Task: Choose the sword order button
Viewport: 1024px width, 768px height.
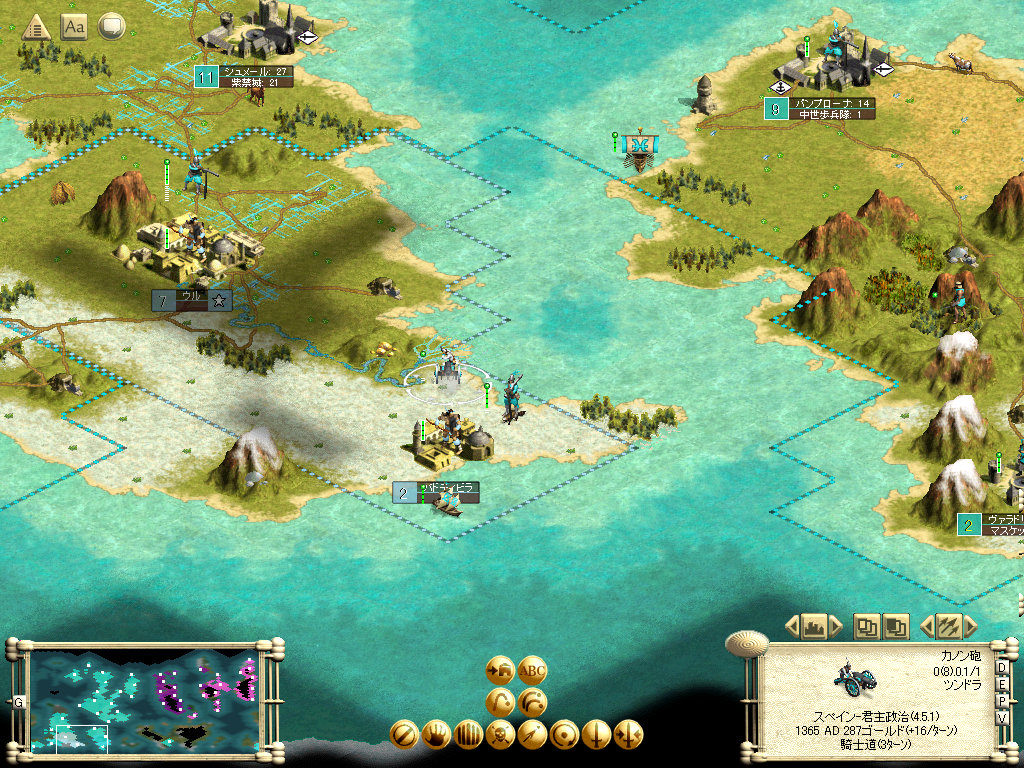Action: pos(597,735)
